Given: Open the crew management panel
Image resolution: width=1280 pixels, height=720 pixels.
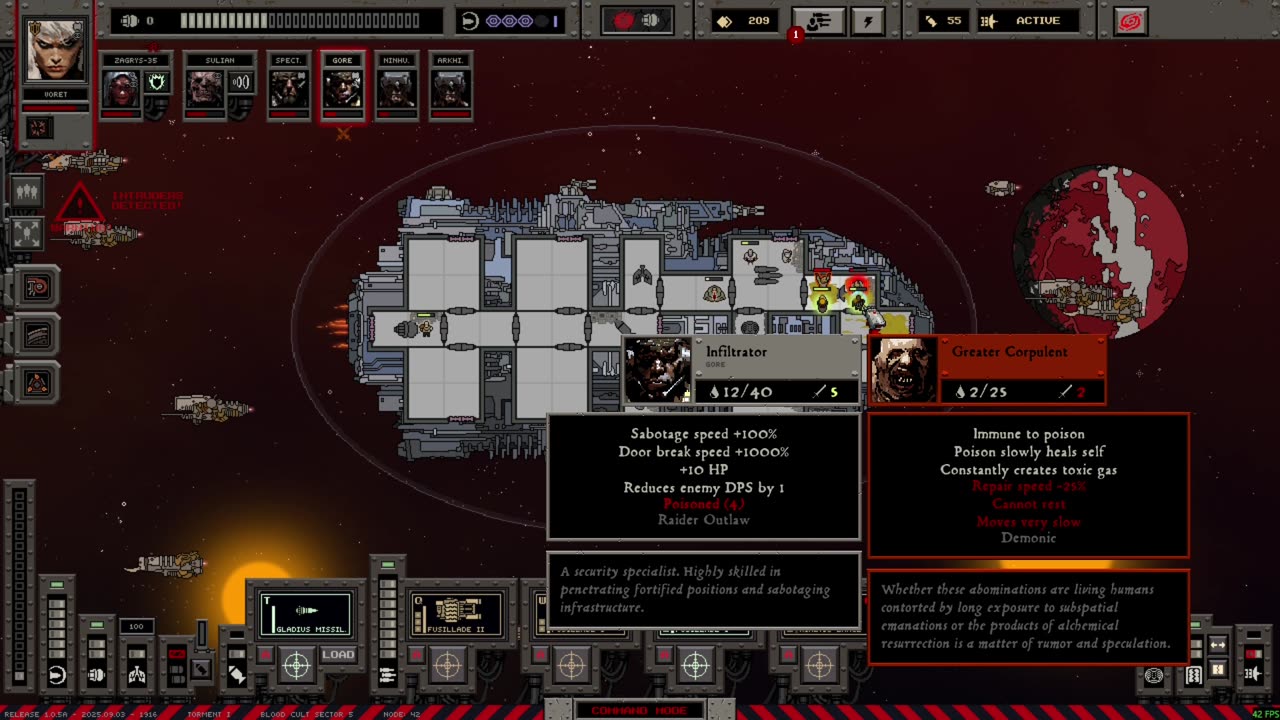Looking at the screenshot, I should click(818, 21).
